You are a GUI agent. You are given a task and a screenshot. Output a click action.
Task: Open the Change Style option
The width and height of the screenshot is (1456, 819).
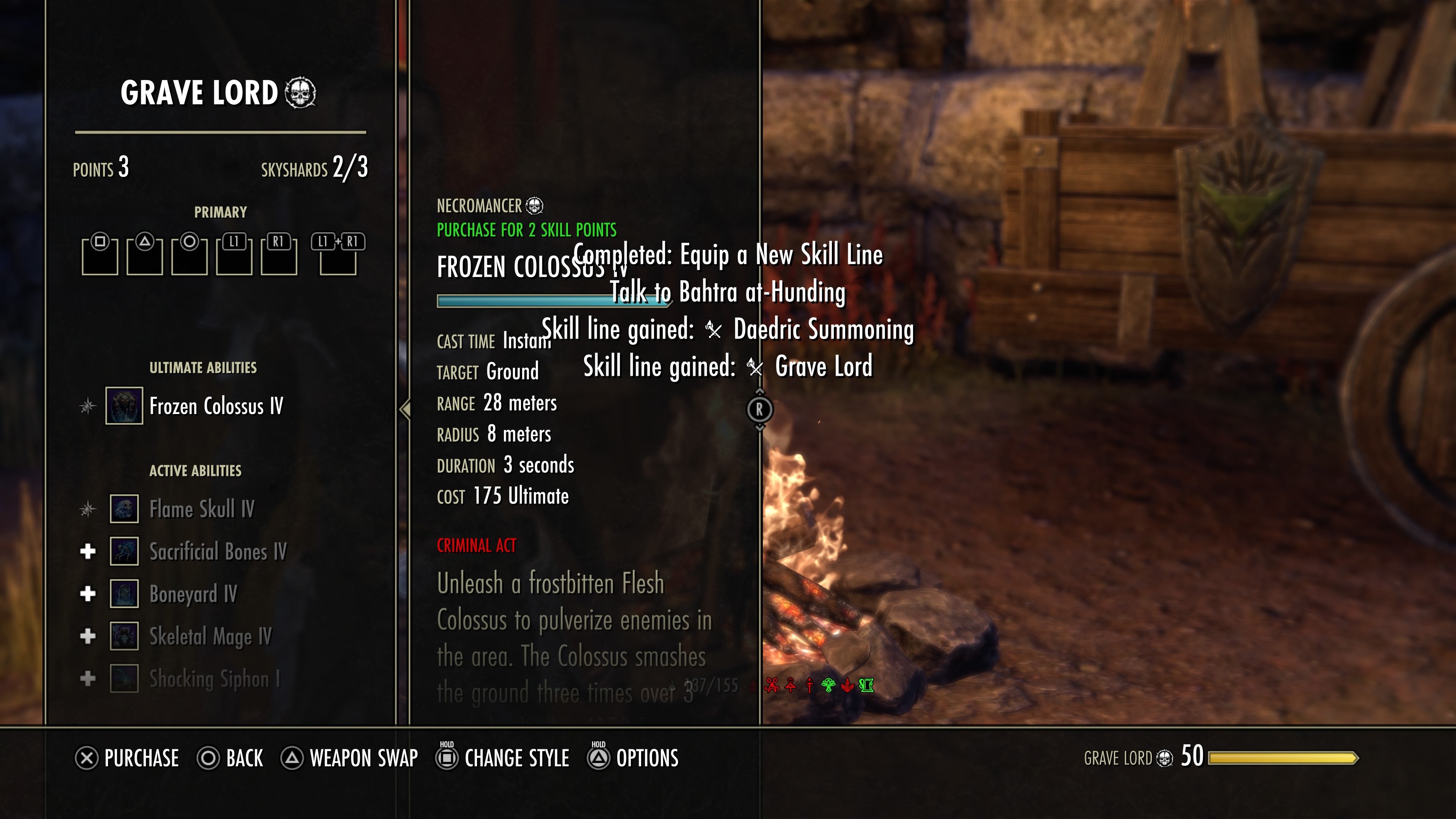(x=502, y=758)
